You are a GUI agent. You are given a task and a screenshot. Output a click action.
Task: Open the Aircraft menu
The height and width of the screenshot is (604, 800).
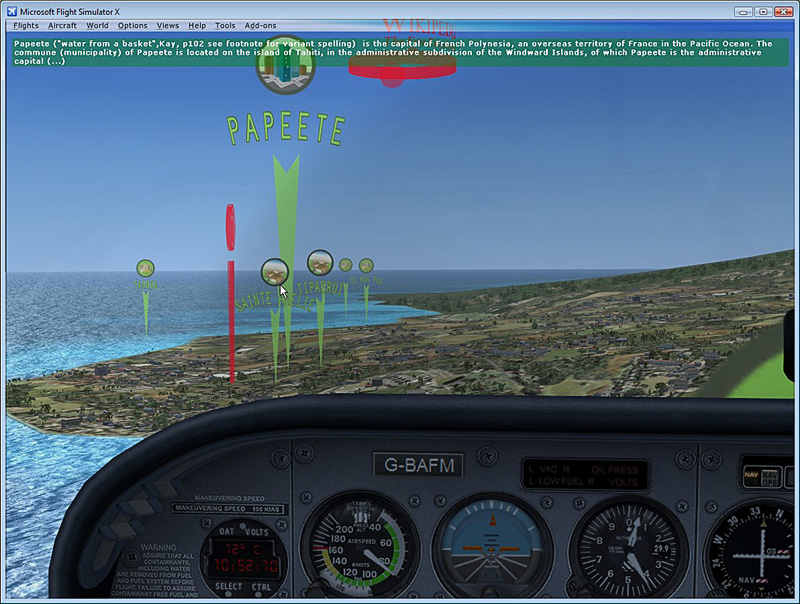point(62,25)
